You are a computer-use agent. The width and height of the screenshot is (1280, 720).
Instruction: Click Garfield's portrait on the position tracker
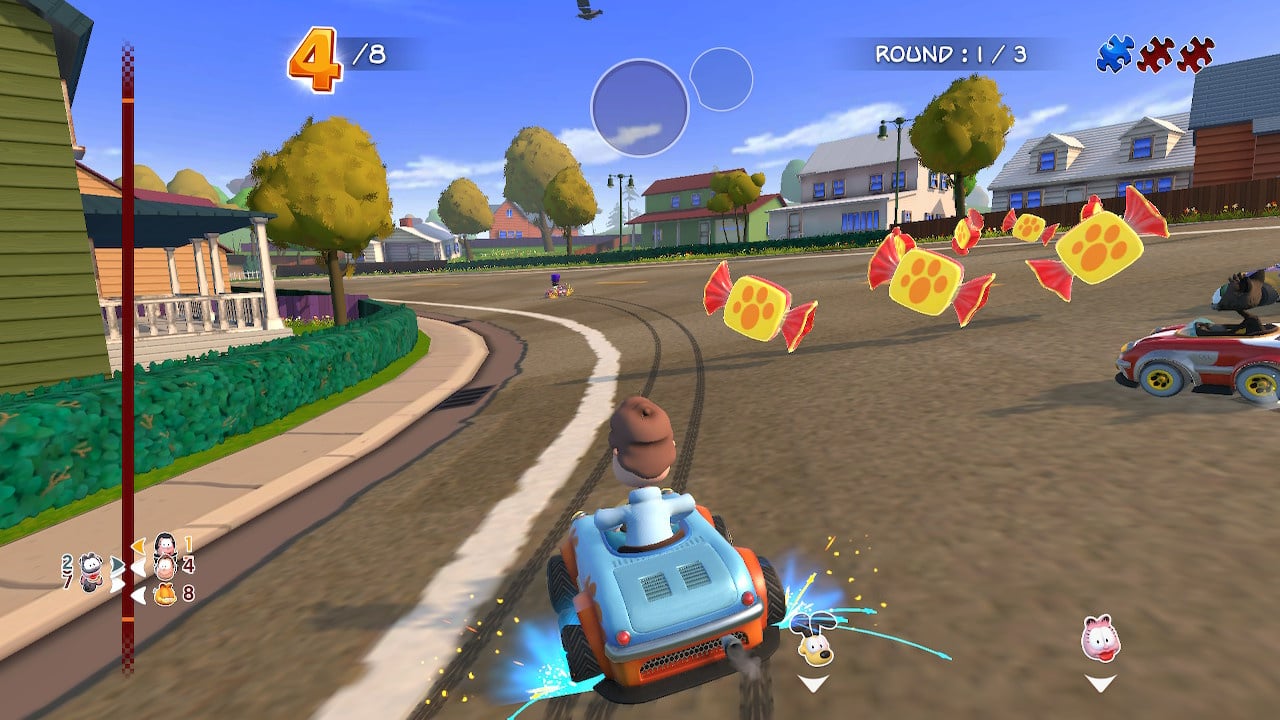[x=165, y=595]
